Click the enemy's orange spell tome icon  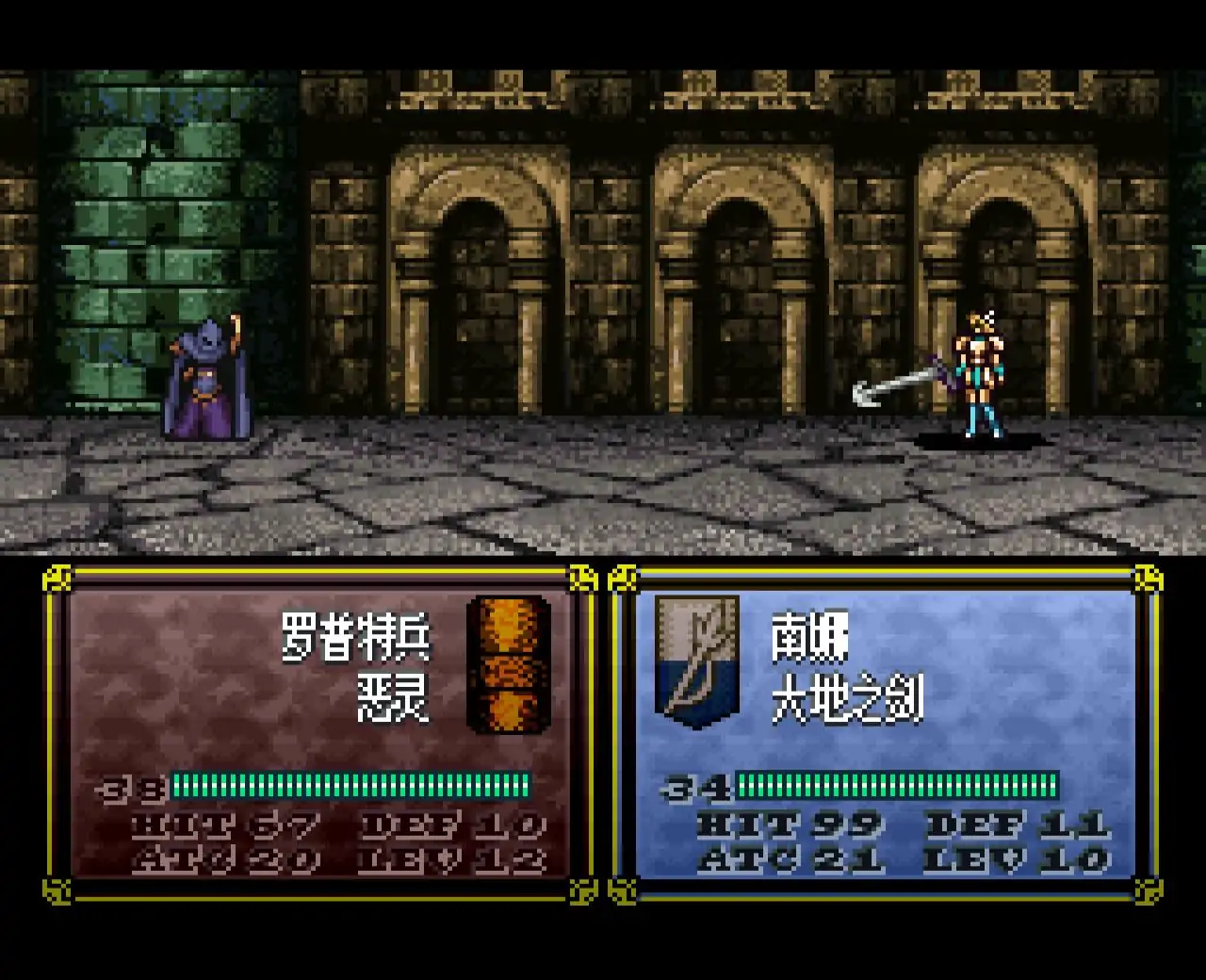tap(509, 663)
